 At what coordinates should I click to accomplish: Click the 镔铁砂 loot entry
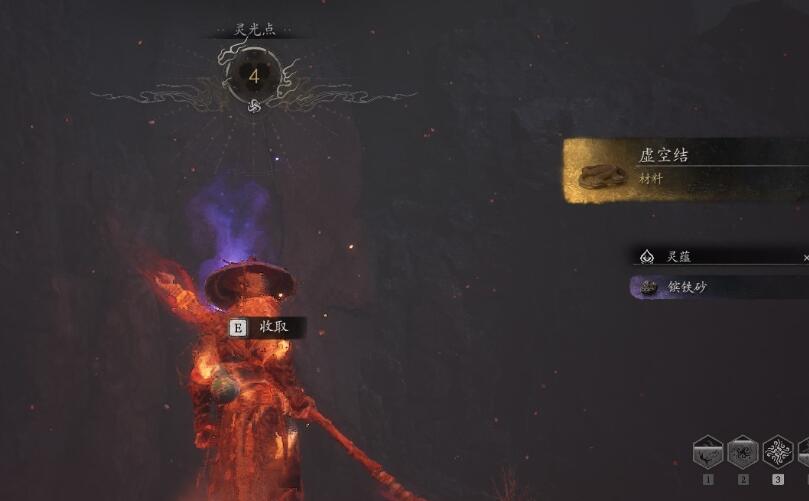(x=720, y=288)
